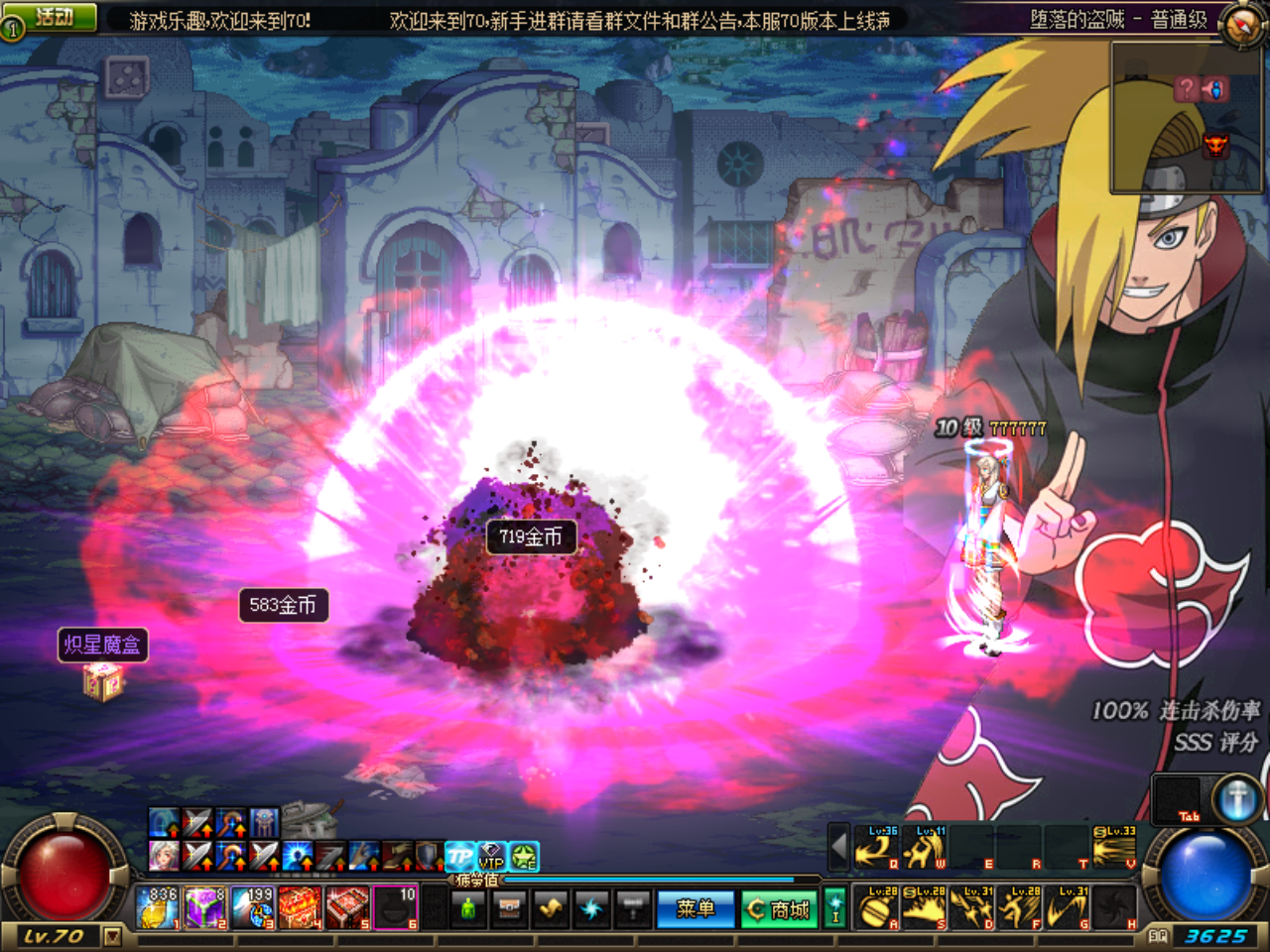Open the 商城 shop button
Viewport: 1270px width, 952px height.
pos(780,908)
